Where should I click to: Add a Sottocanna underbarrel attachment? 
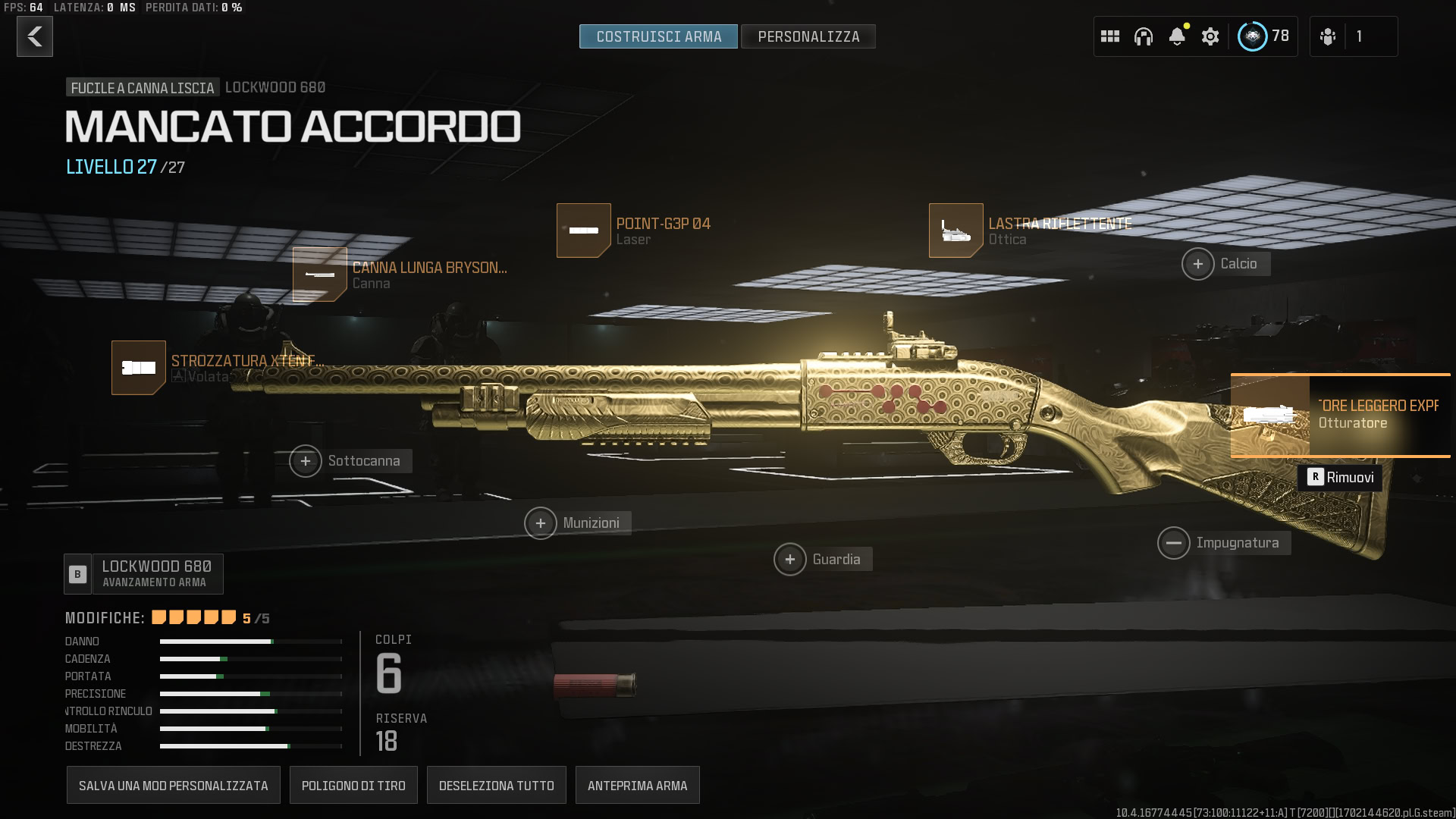pyautogui.click(x=306, y=461)
